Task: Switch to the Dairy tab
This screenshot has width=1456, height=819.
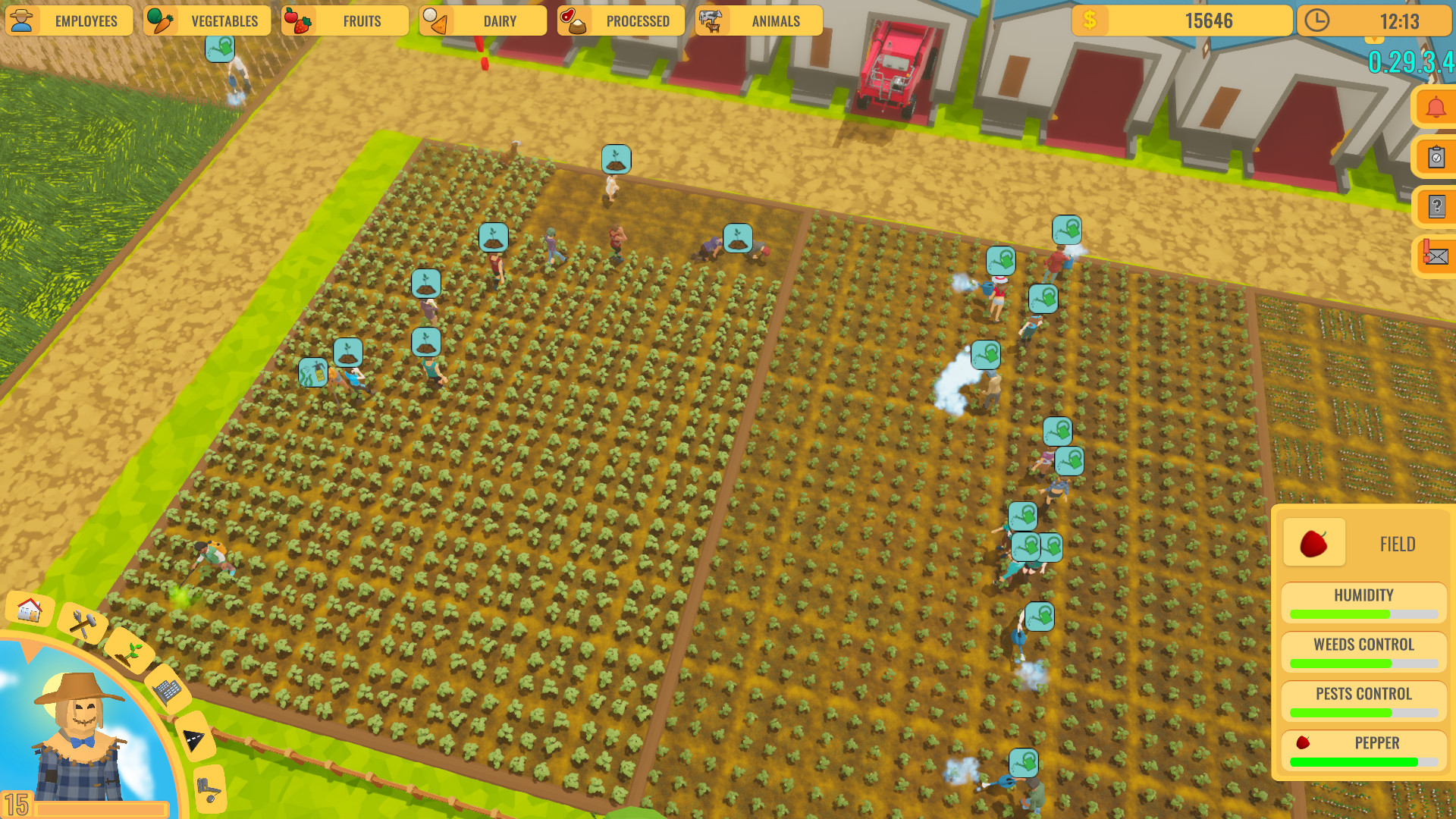Action: 482,20
